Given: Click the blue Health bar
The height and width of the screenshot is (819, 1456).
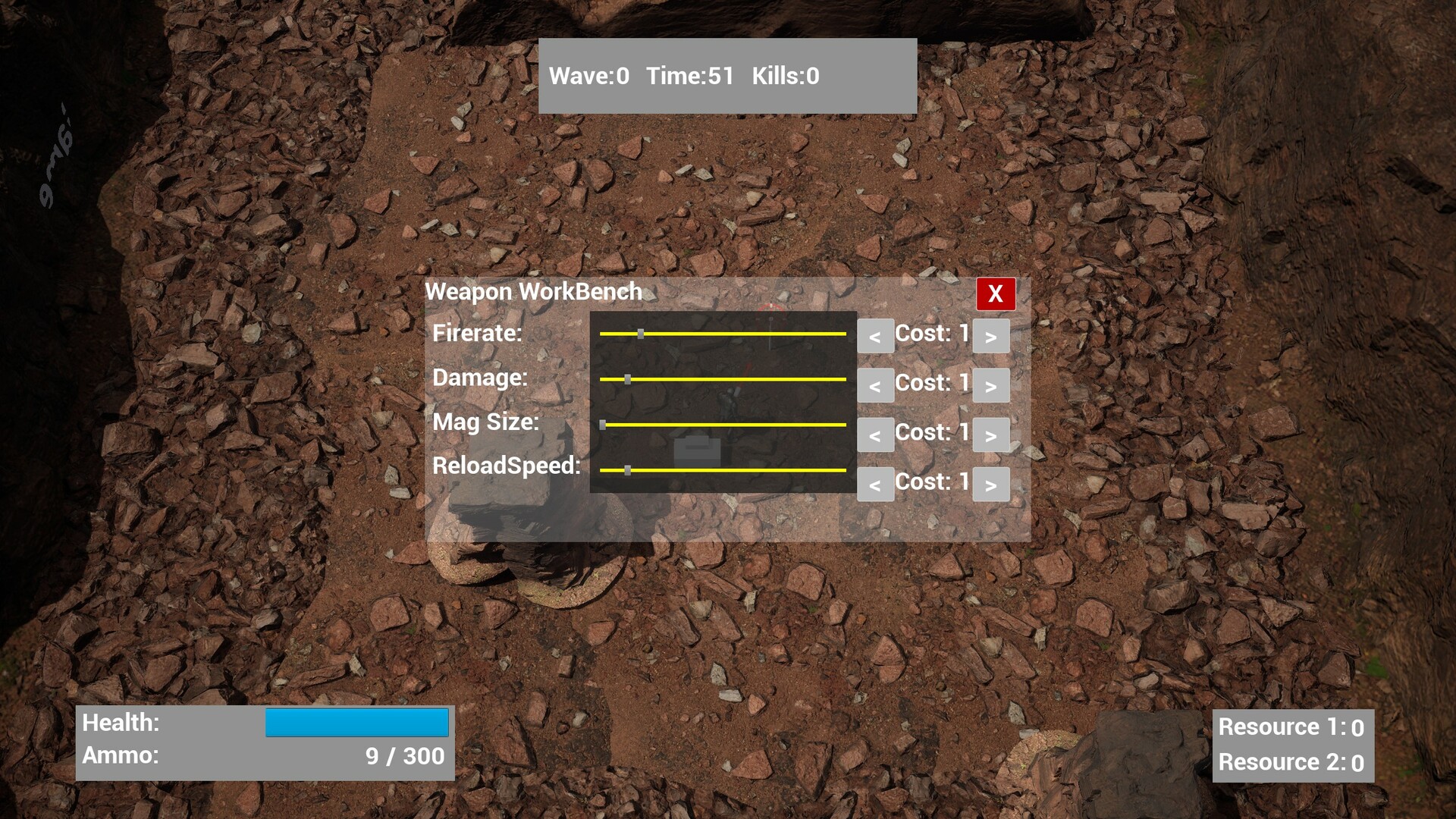Looking at the screenshot, I should pyautogui.click(x=356, y=723).
